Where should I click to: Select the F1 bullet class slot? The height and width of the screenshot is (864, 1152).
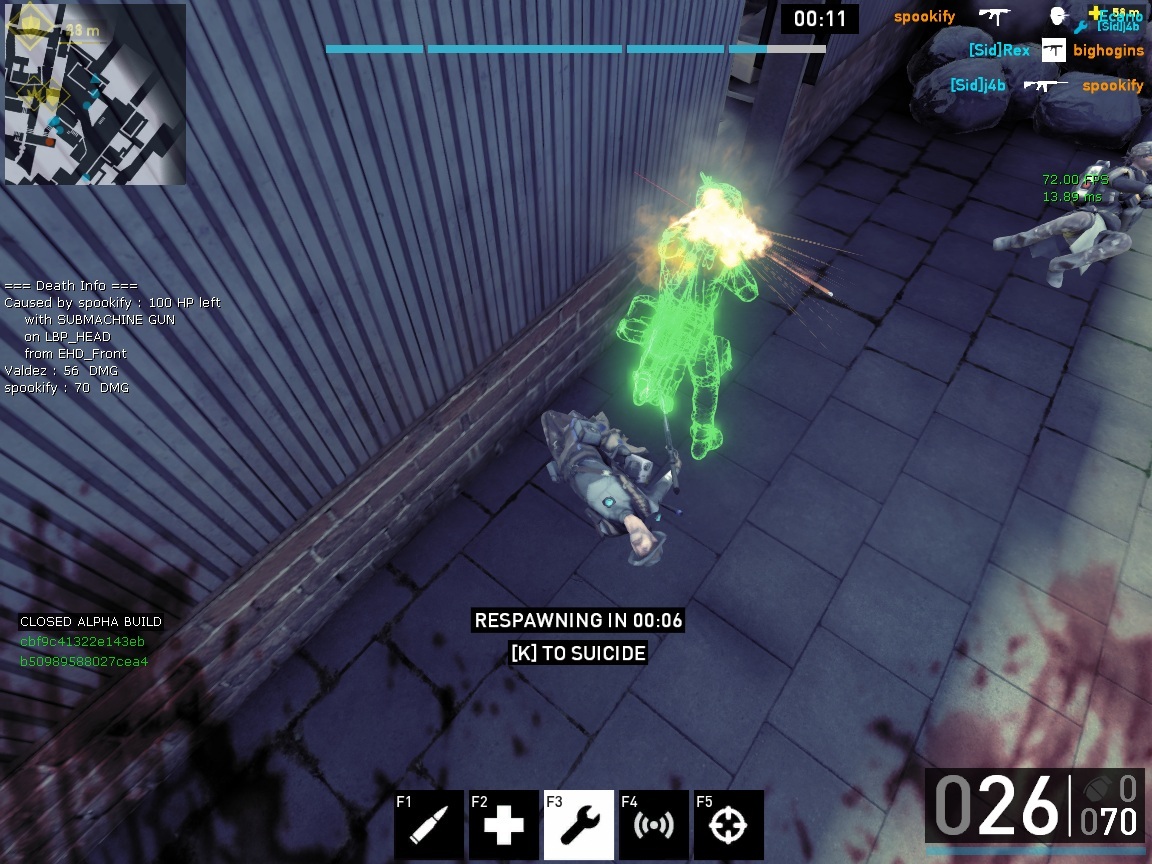point(429,825)
